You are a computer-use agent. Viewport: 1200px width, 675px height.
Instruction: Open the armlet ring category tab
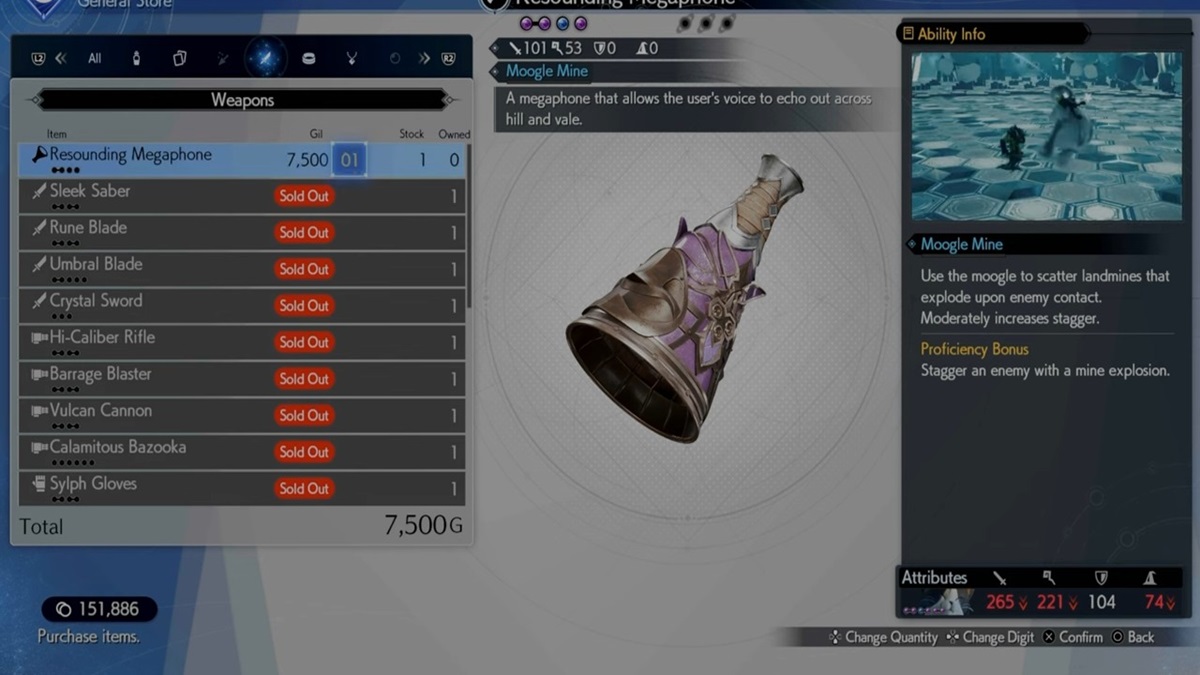308,59
